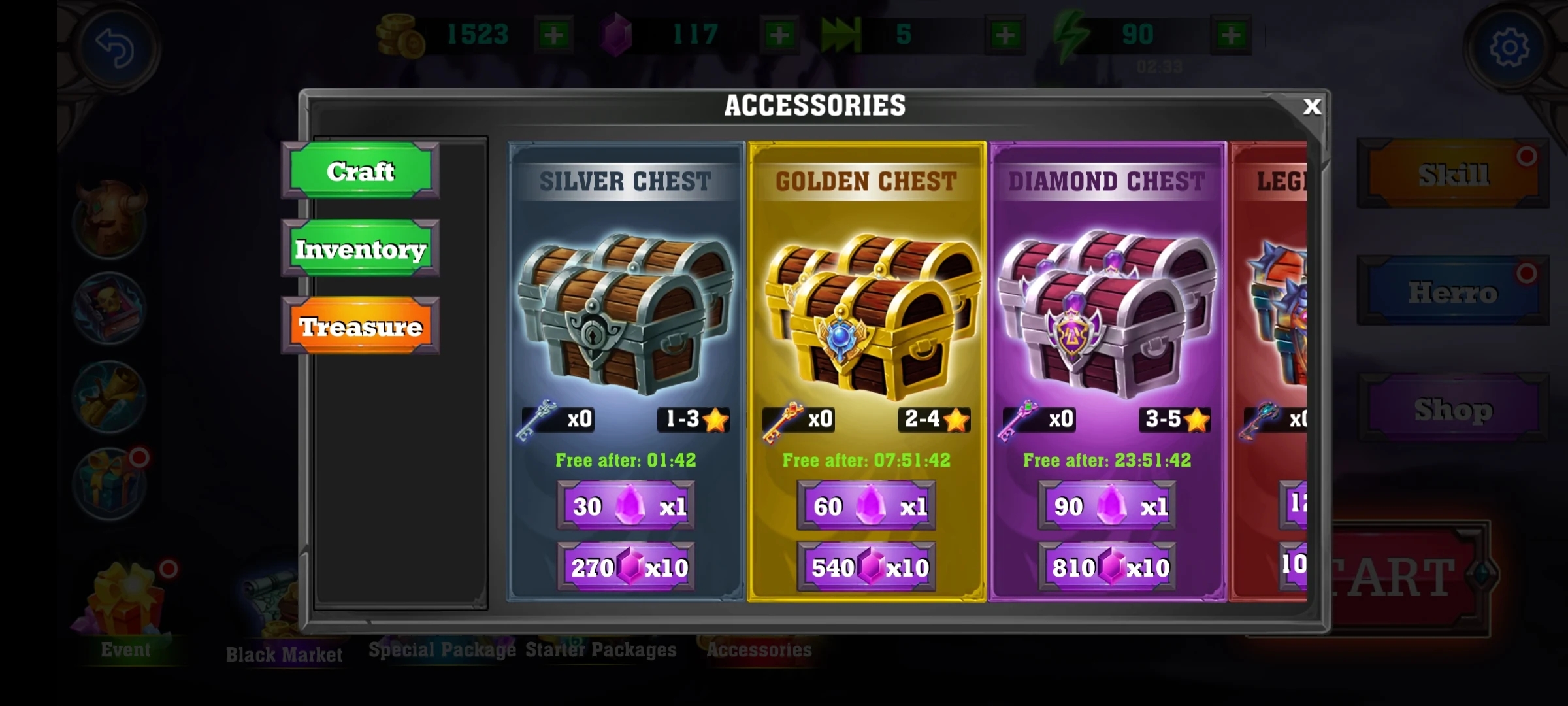Select the Treasure tab

[x=361, y=326]
